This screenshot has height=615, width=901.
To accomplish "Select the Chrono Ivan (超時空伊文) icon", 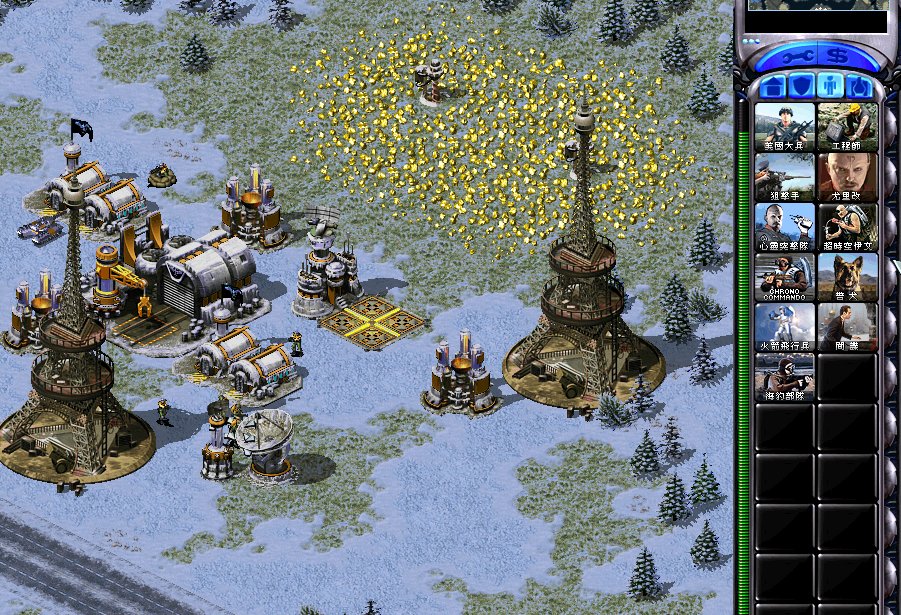I will pos(847,227).
